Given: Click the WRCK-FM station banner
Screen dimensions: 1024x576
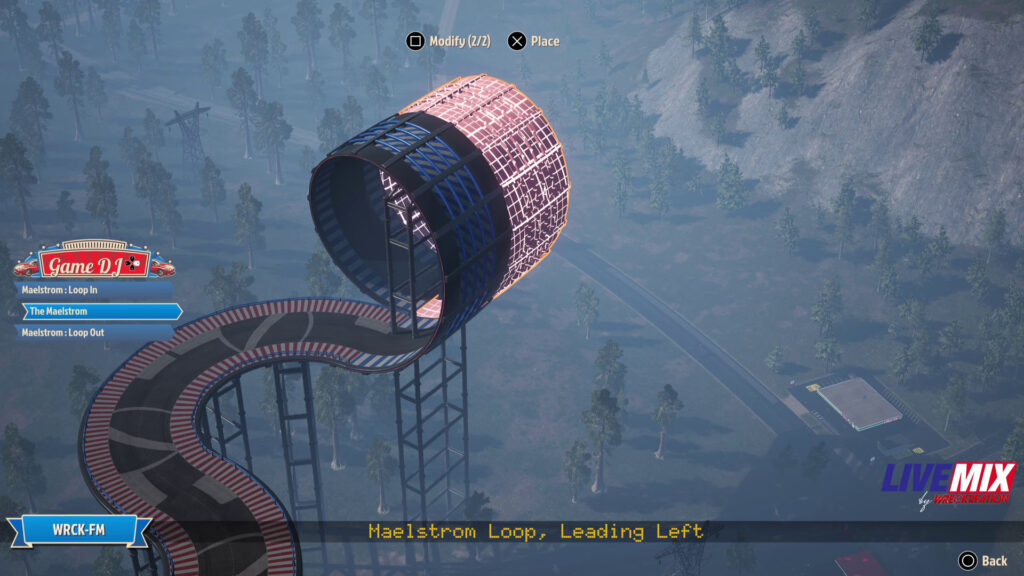Looking at the screenshot, I should [77, 530].
